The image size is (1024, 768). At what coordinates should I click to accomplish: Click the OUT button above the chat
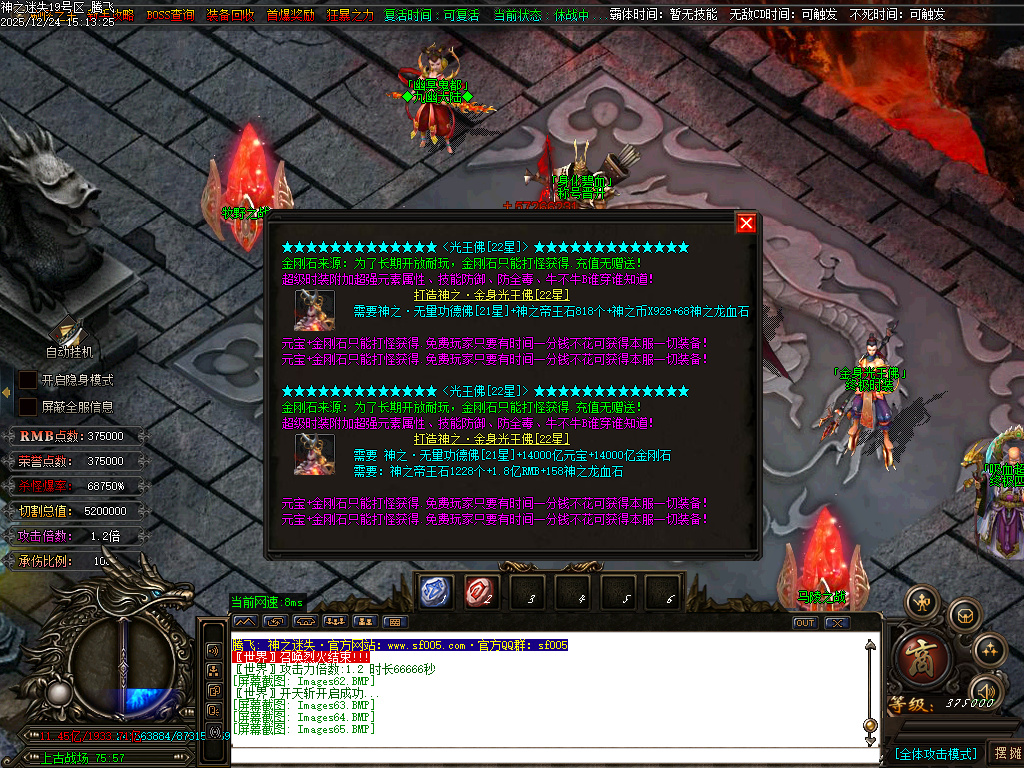pos(805,622)
